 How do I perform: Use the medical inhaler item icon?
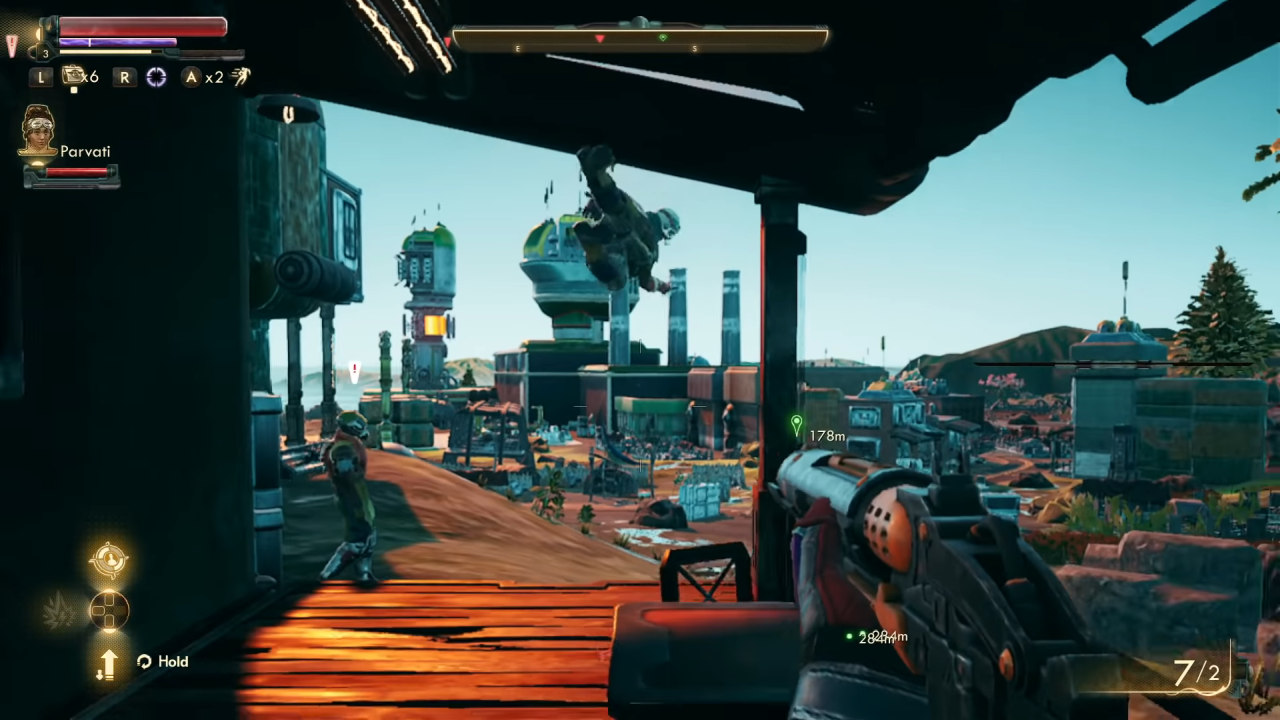point(72,76)
